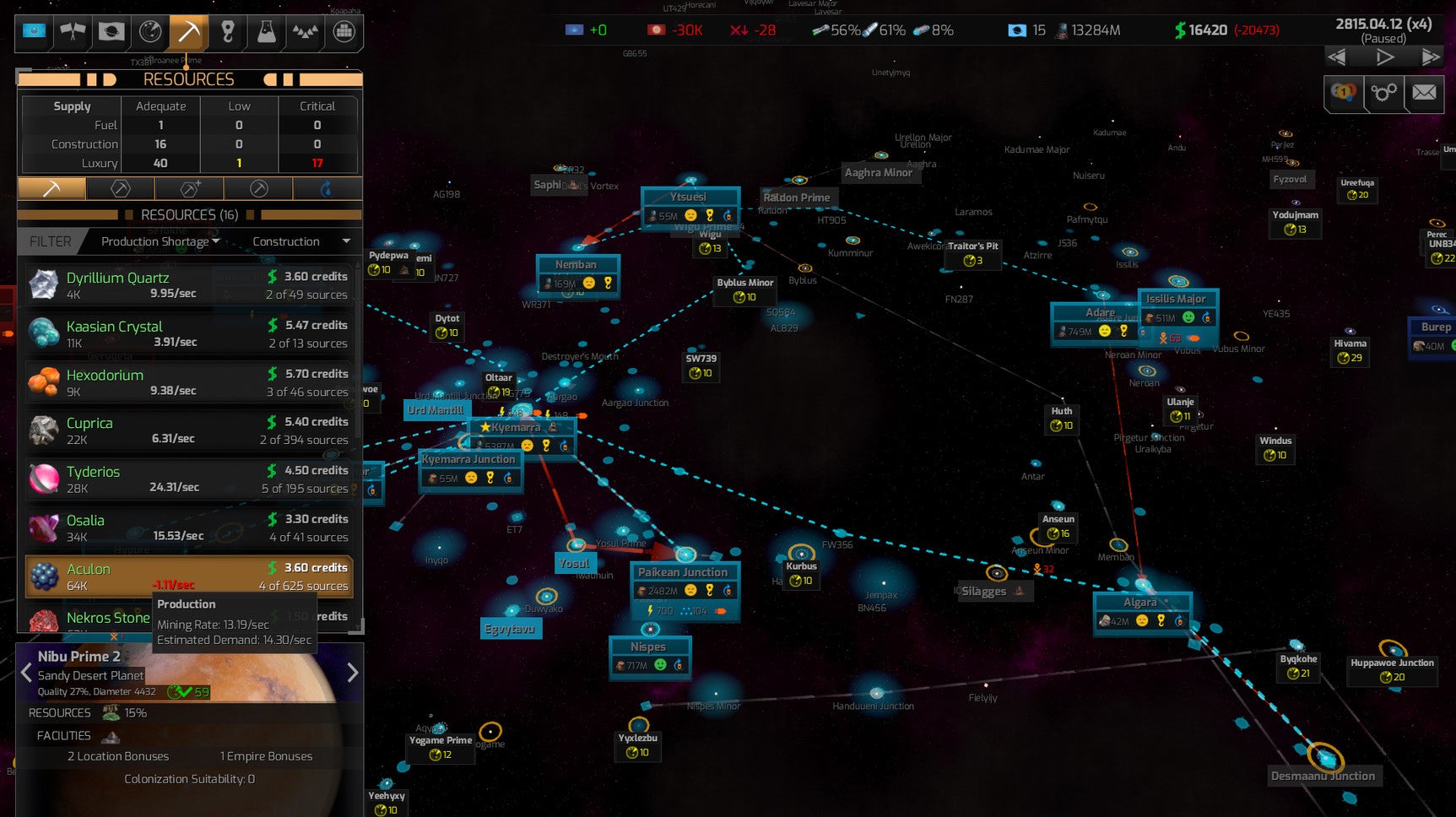Open the gears settings button
Viewport: 1456px width, 817px height.
[1384, 92]
